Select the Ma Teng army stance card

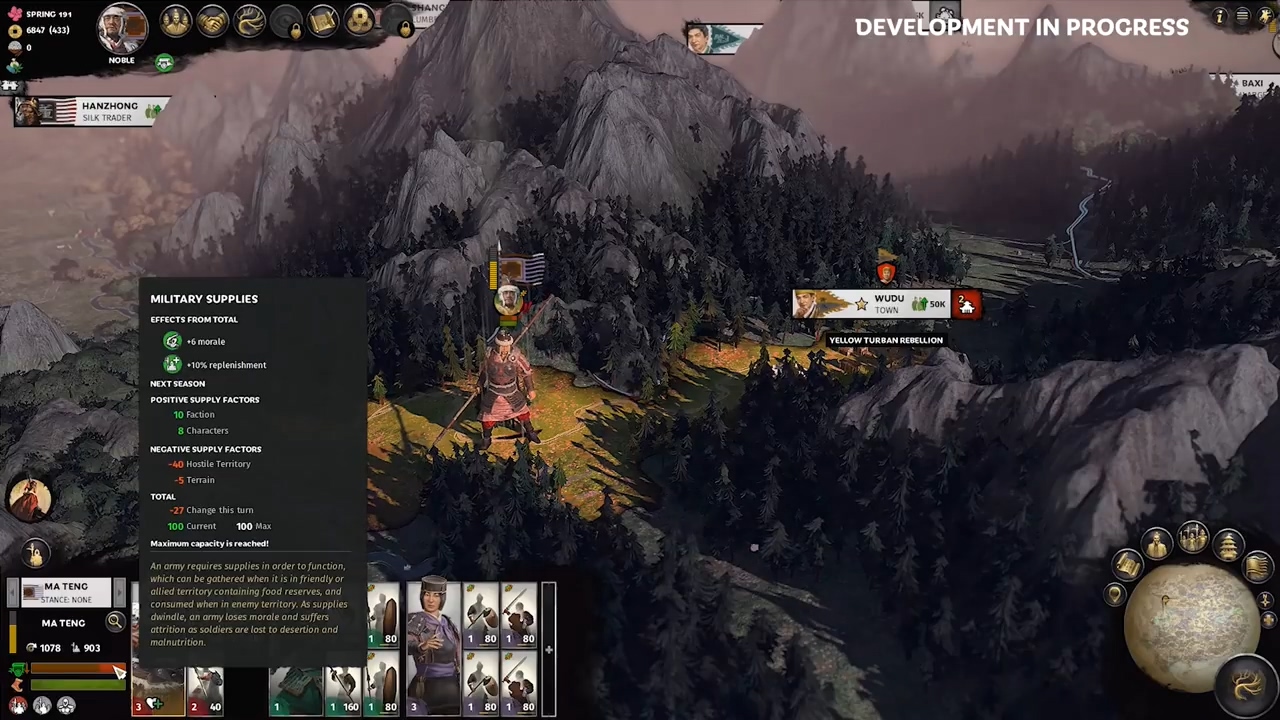tap(66, 592)
